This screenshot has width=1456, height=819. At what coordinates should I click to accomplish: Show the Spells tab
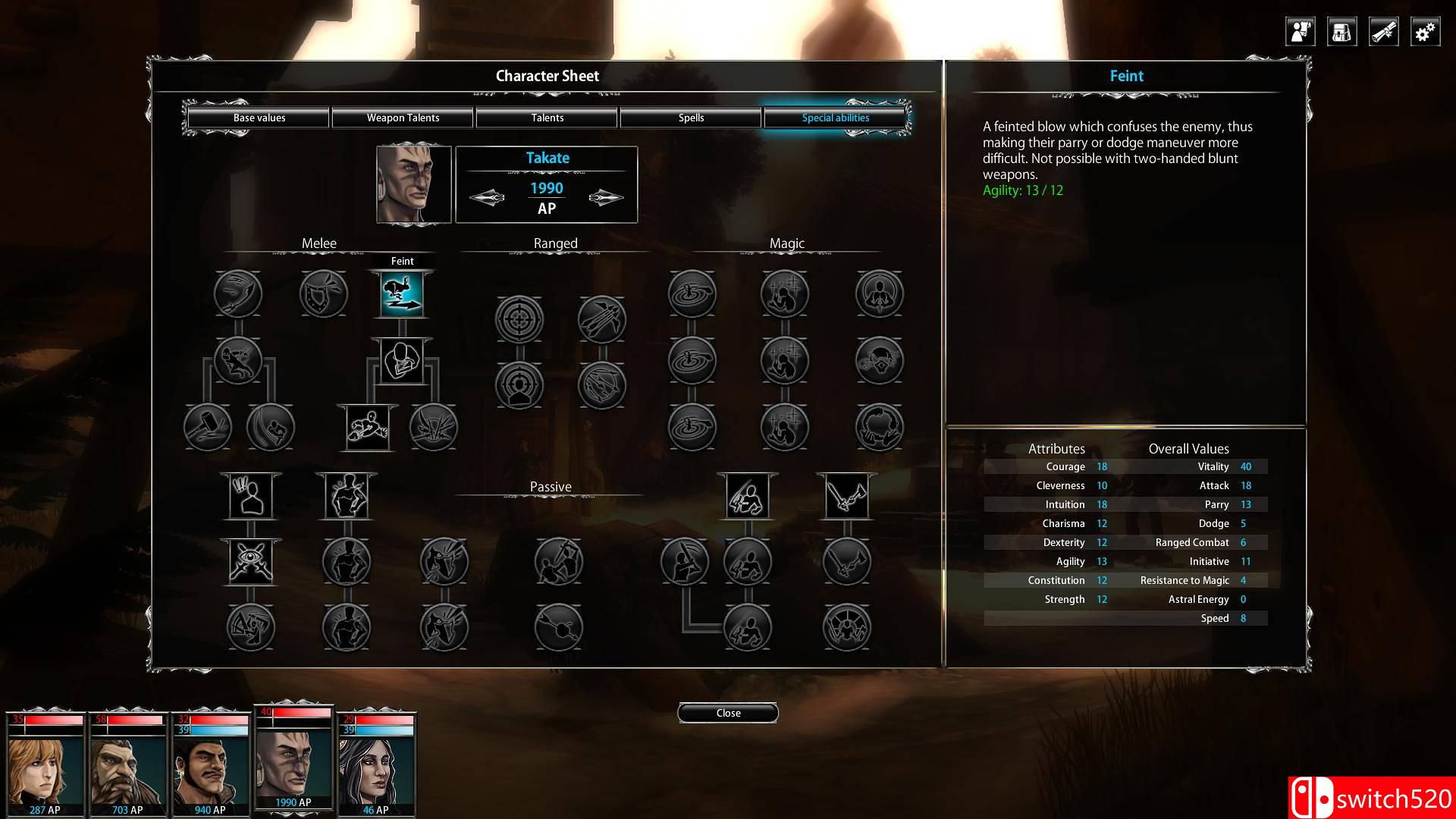coord(691,118)
